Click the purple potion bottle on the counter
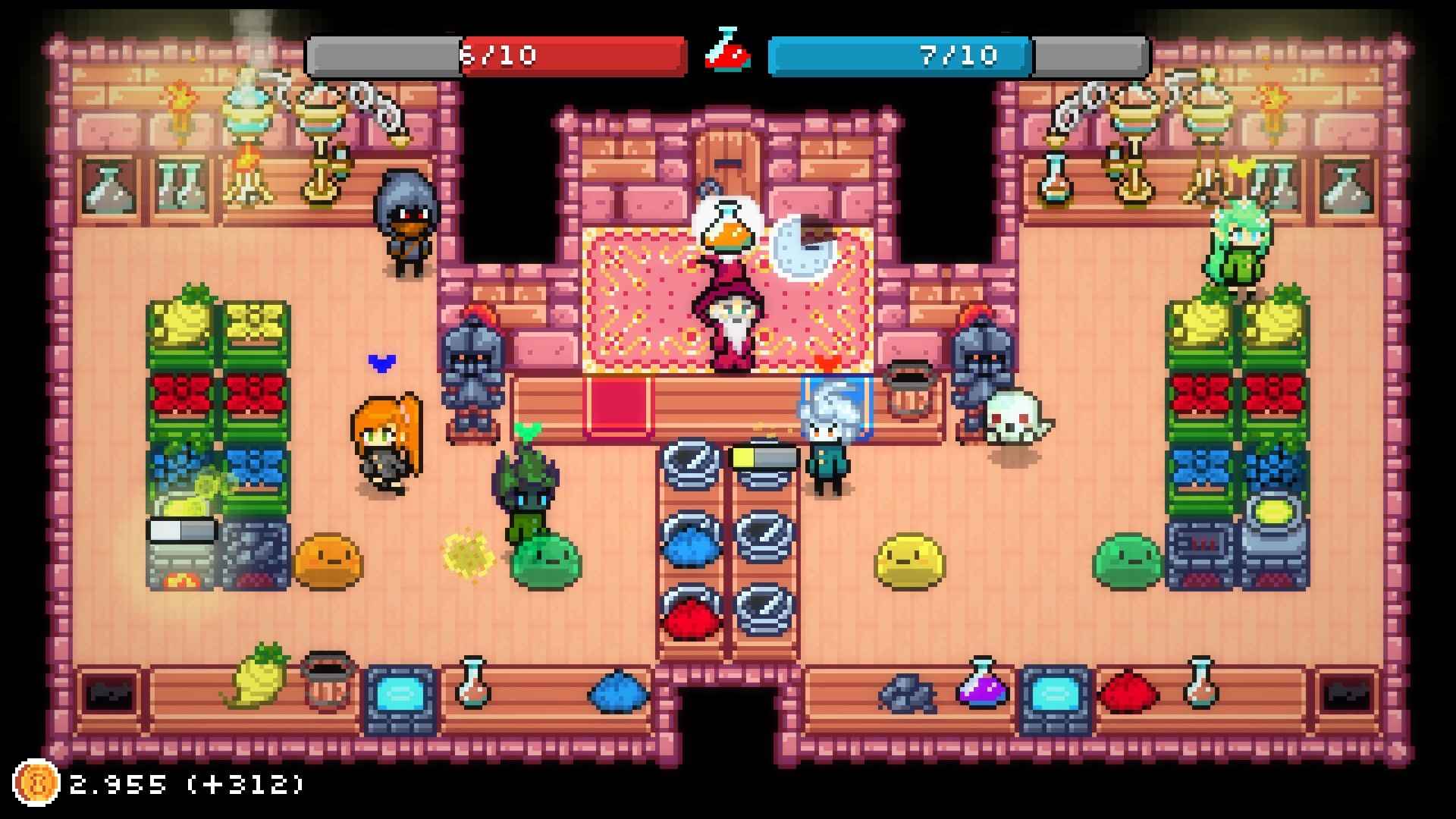This screenshot has height=819, width=1456. (x=981, y=689)
